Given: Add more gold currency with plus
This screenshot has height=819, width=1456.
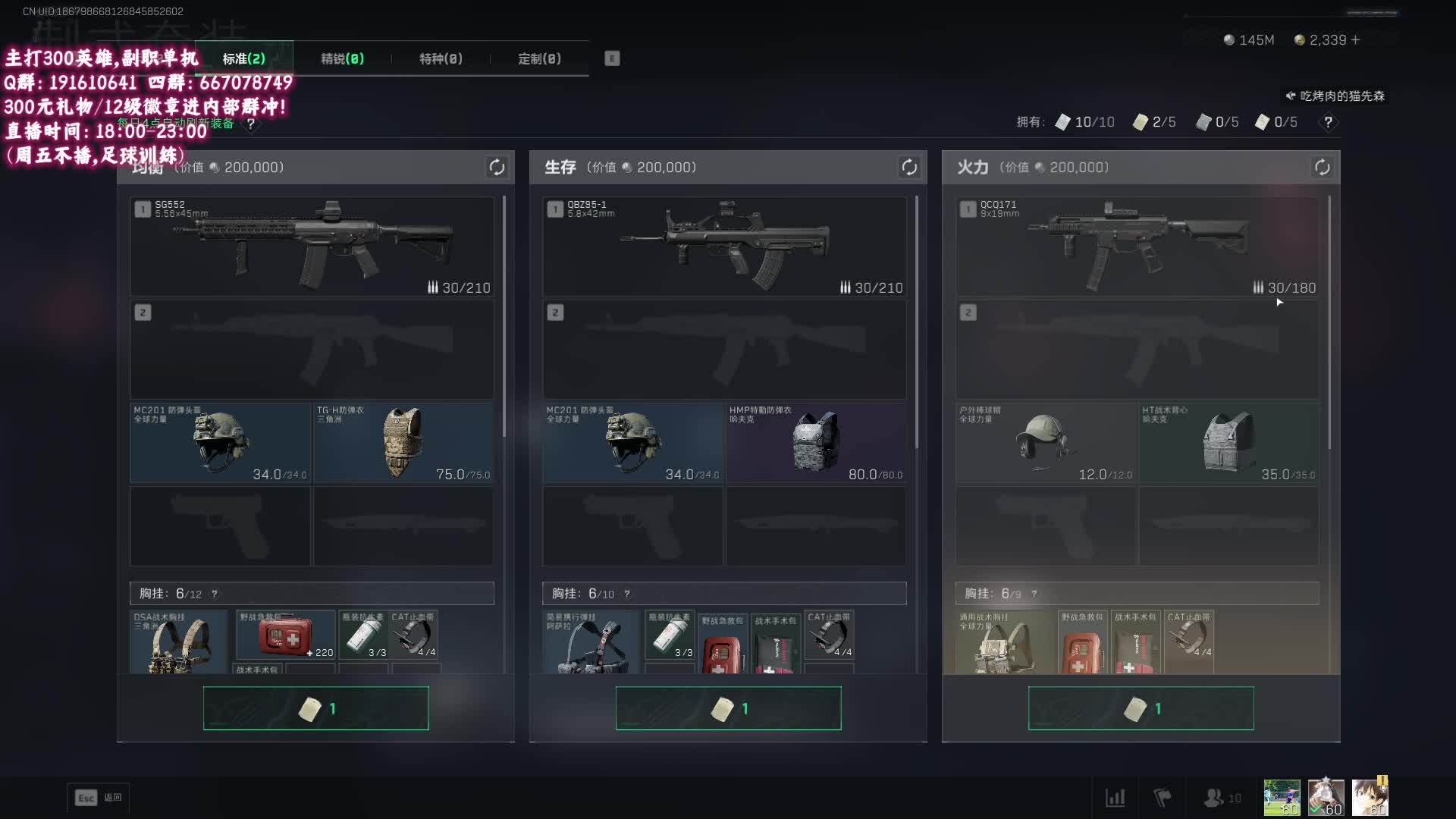Looking at the screenshot, I should pyautogui.click(x=1355, y=40).
